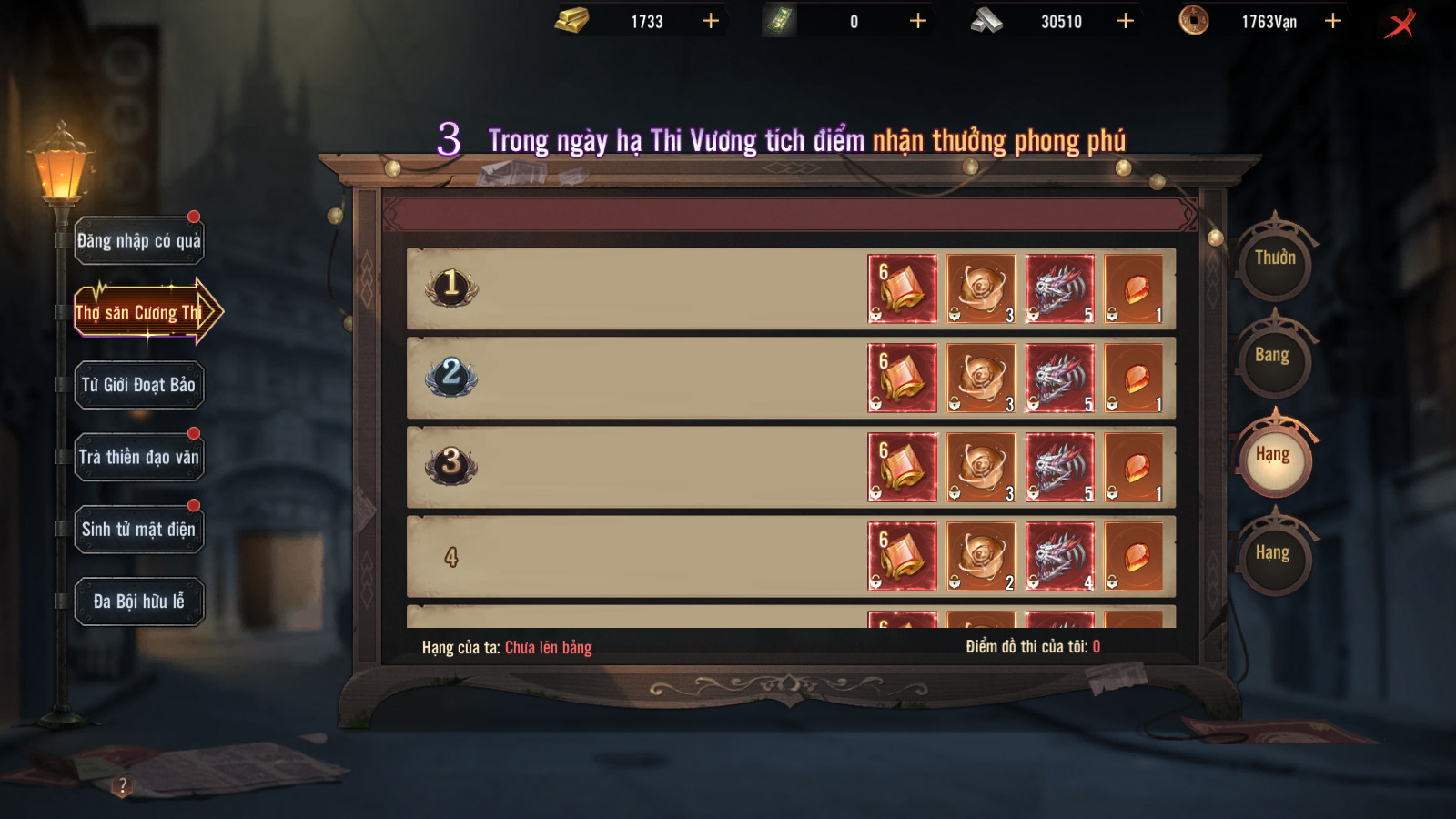Open the question mark help icon
Image resolution: width=1456 pixels, height=819 pixels.
click(x=123, y=785)
